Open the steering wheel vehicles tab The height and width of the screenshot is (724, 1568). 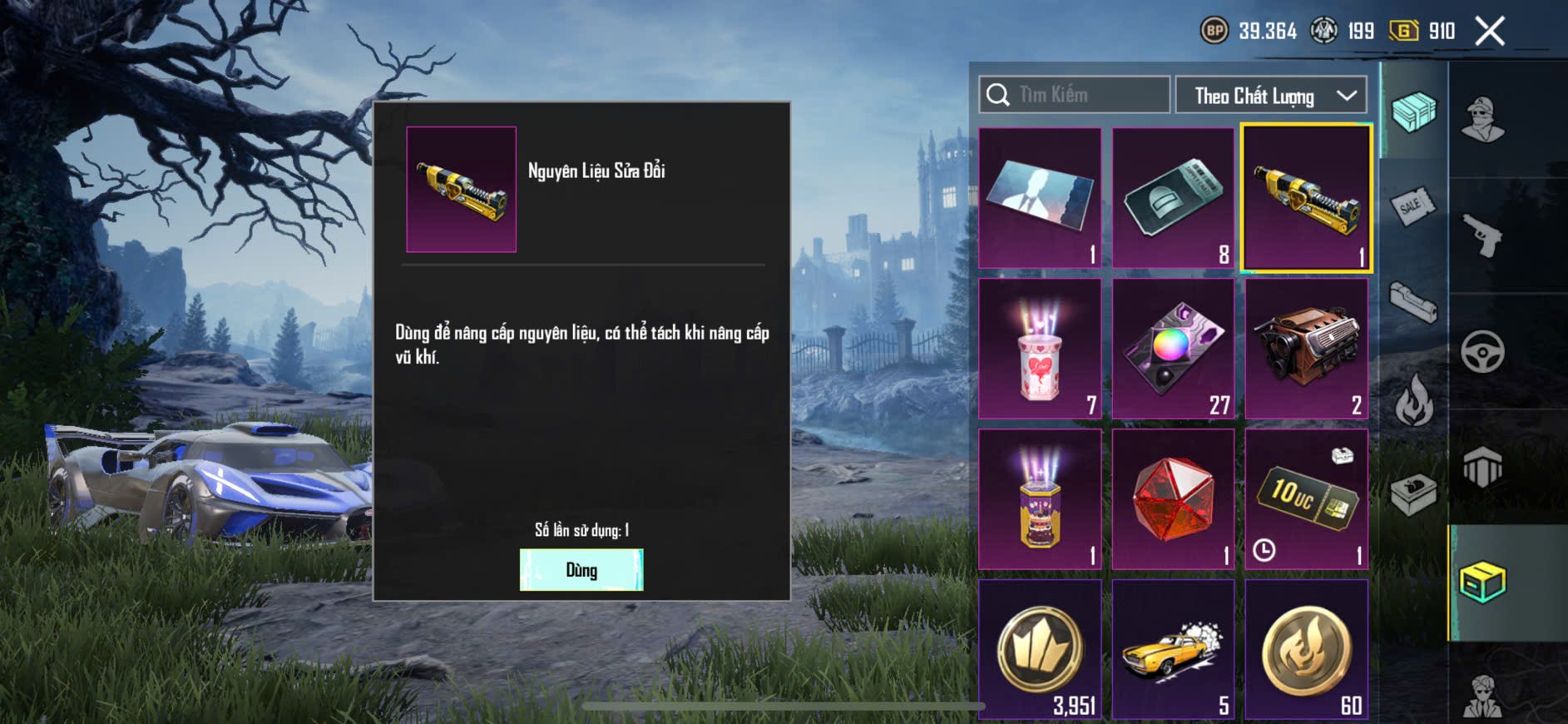pyautogui.click(x=1482, y=351)
